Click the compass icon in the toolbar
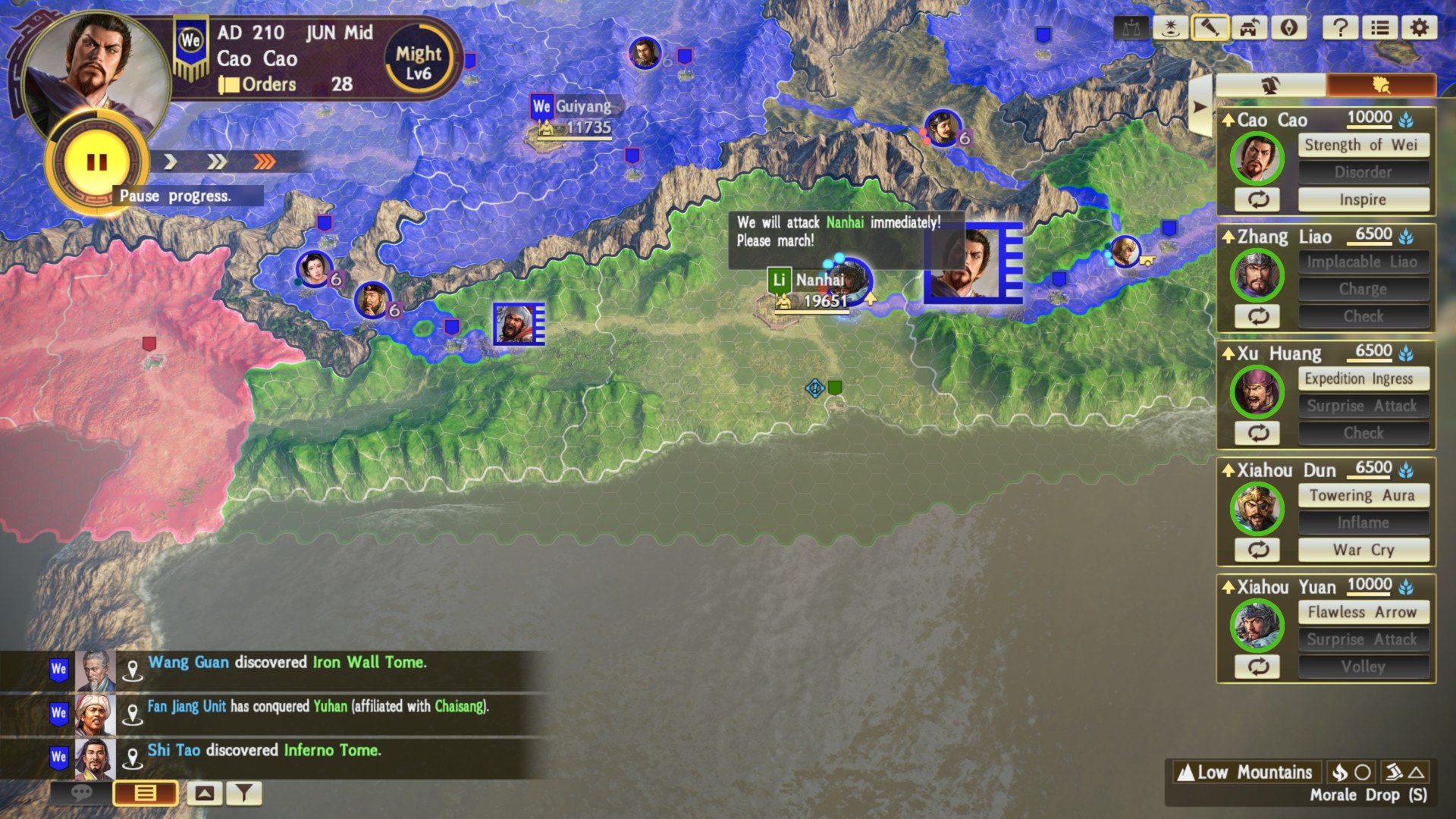The width and height of the screenshot is (1456, 819). point(1288,28)
